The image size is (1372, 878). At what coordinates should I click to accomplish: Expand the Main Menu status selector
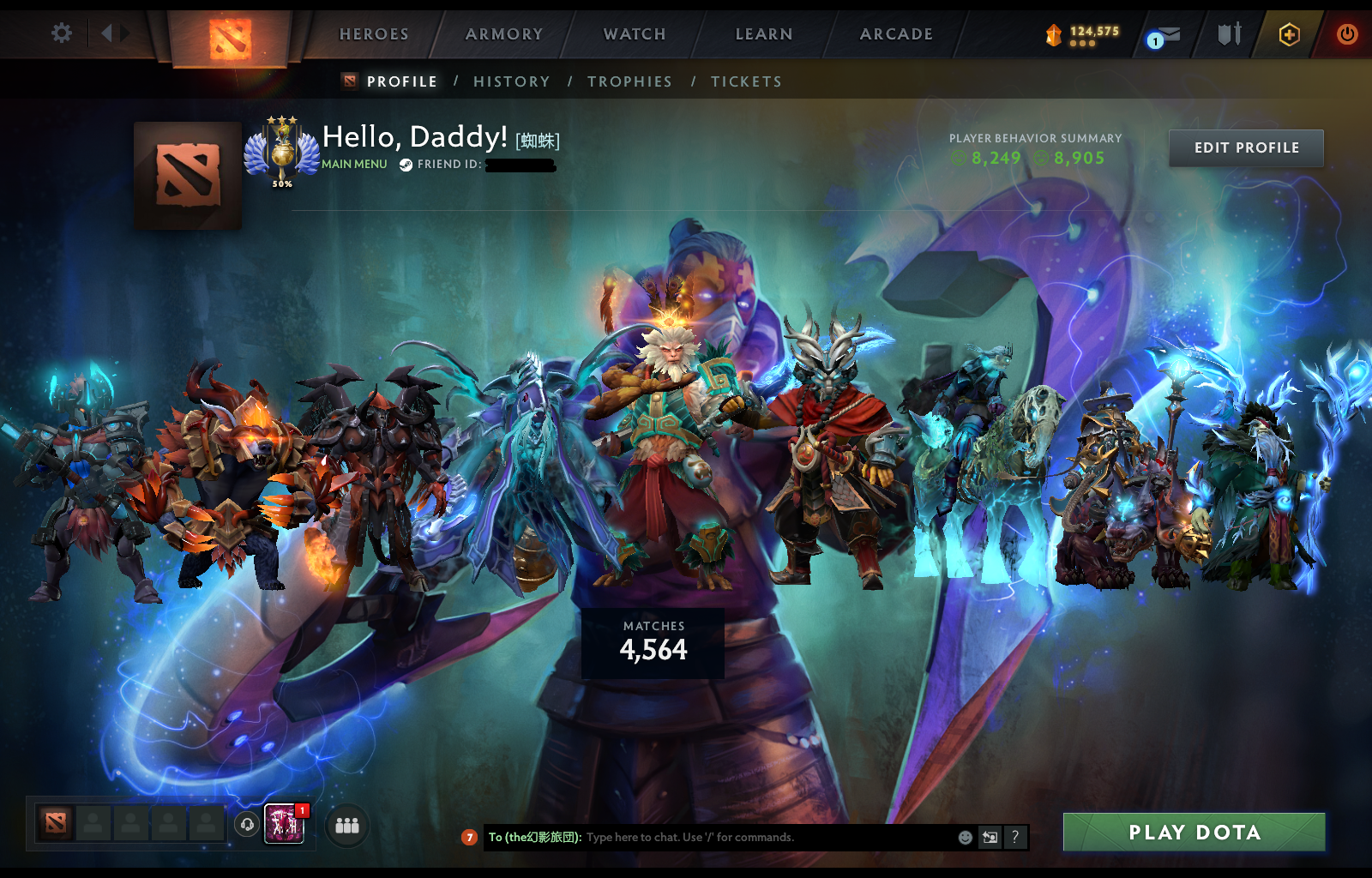(353, 163)
